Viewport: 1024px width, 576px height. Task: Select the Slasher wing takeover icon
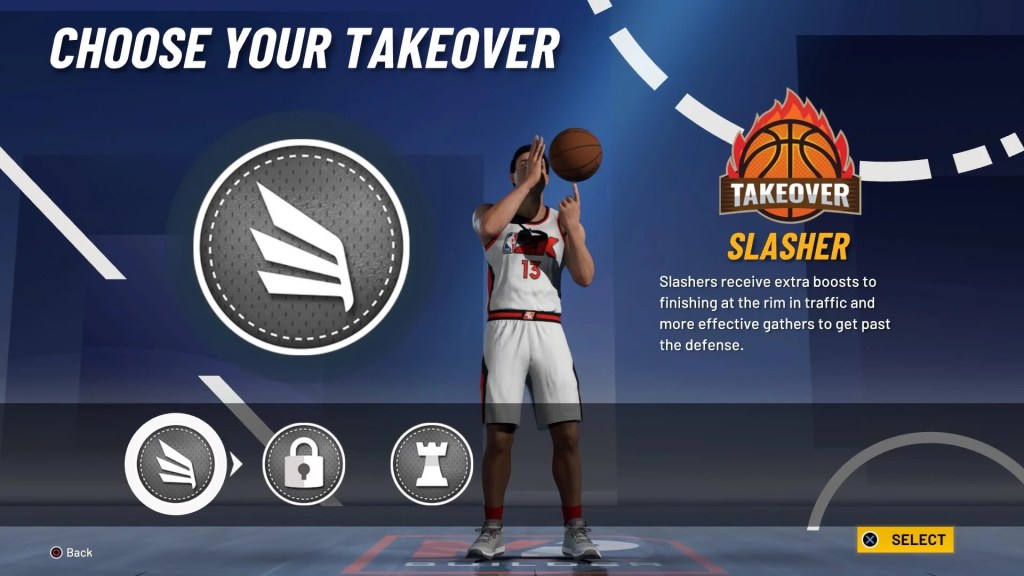(x=175, y=464)
